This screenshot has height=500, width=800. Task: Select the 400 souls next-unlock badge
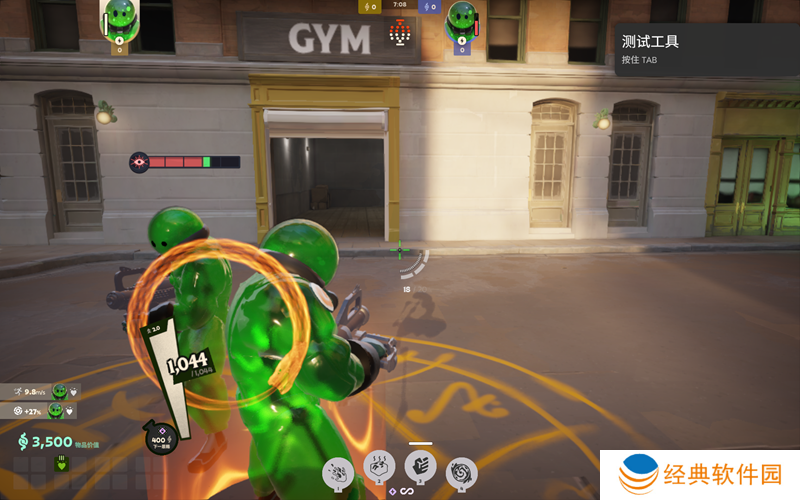tap(160, 439)
